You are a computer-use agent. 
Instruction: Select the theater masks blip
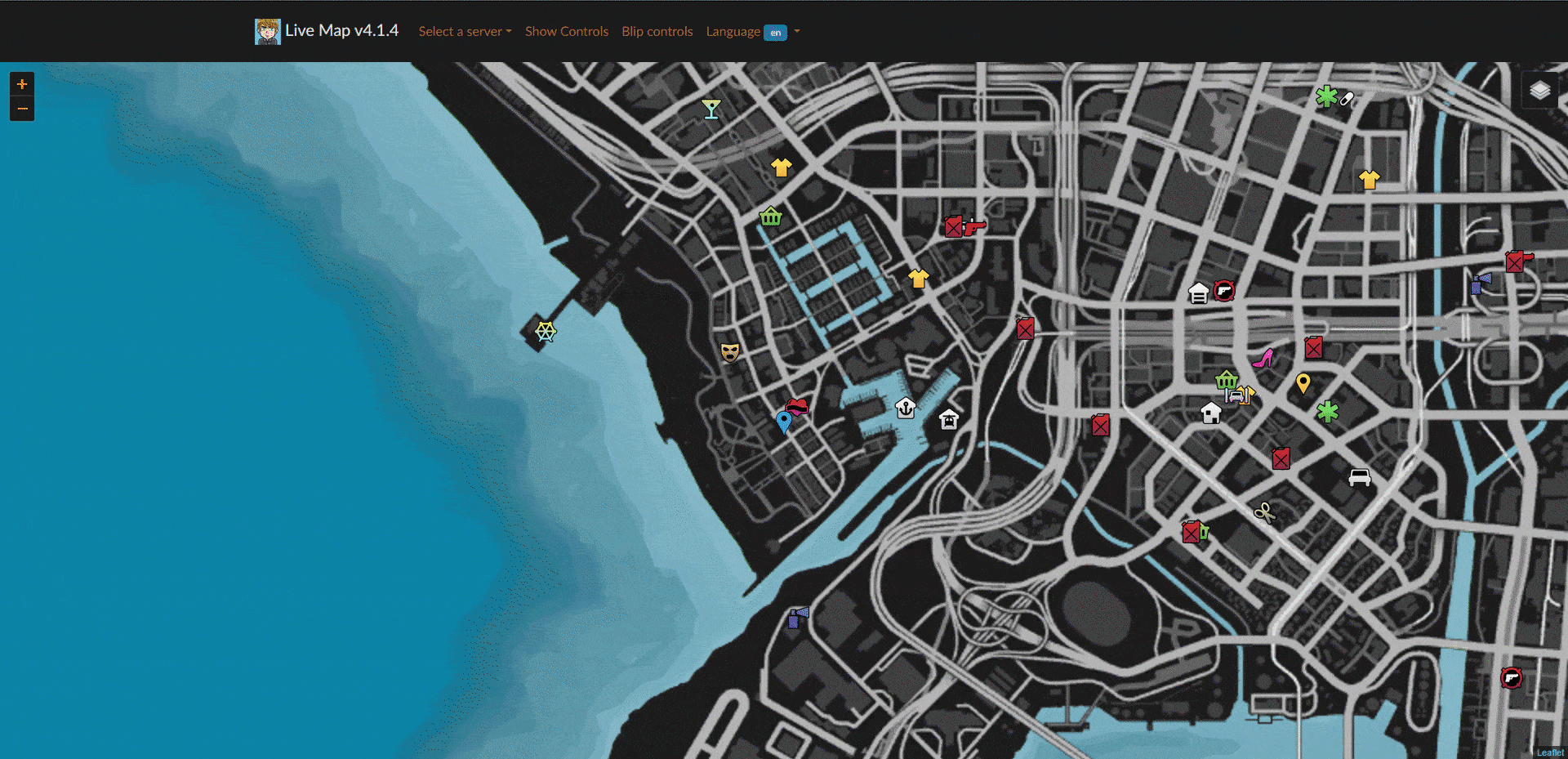pyautogui.click(x=729, y=351)
